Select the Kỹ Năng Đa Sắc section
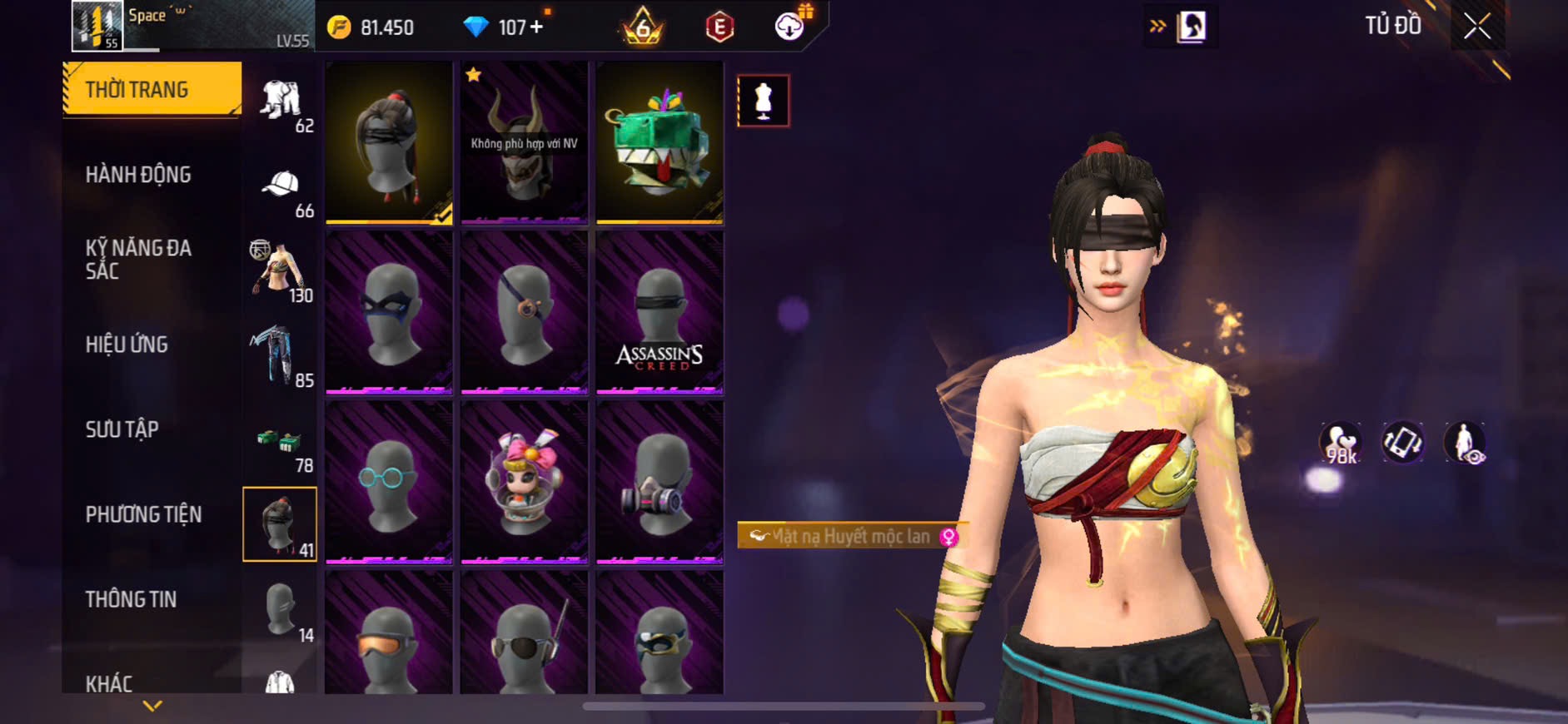Image resolution: width=1568 pixels, height=724 pixels. pos(138,259)
